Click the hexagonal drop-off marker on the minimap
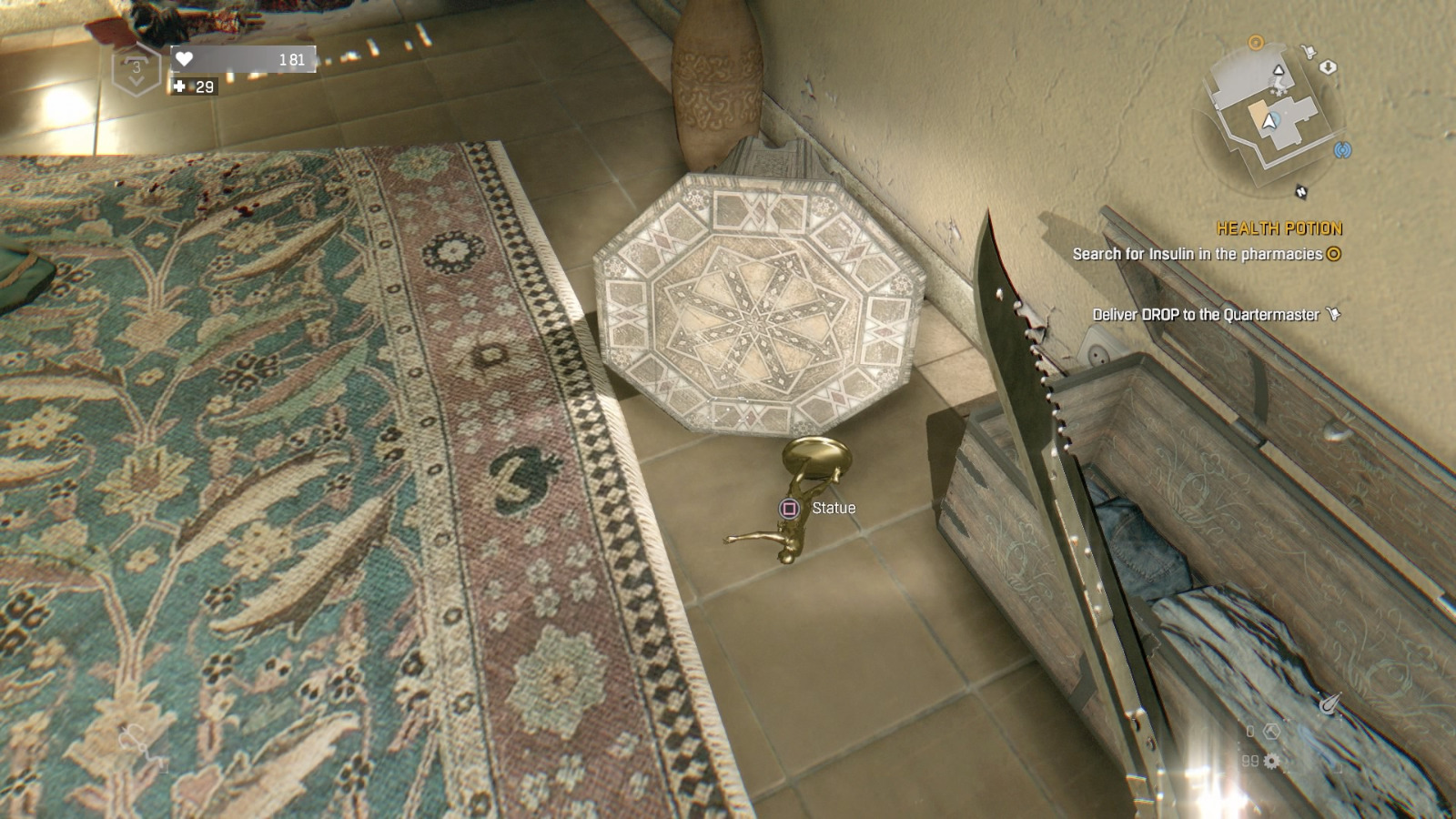 (1329, 67)
